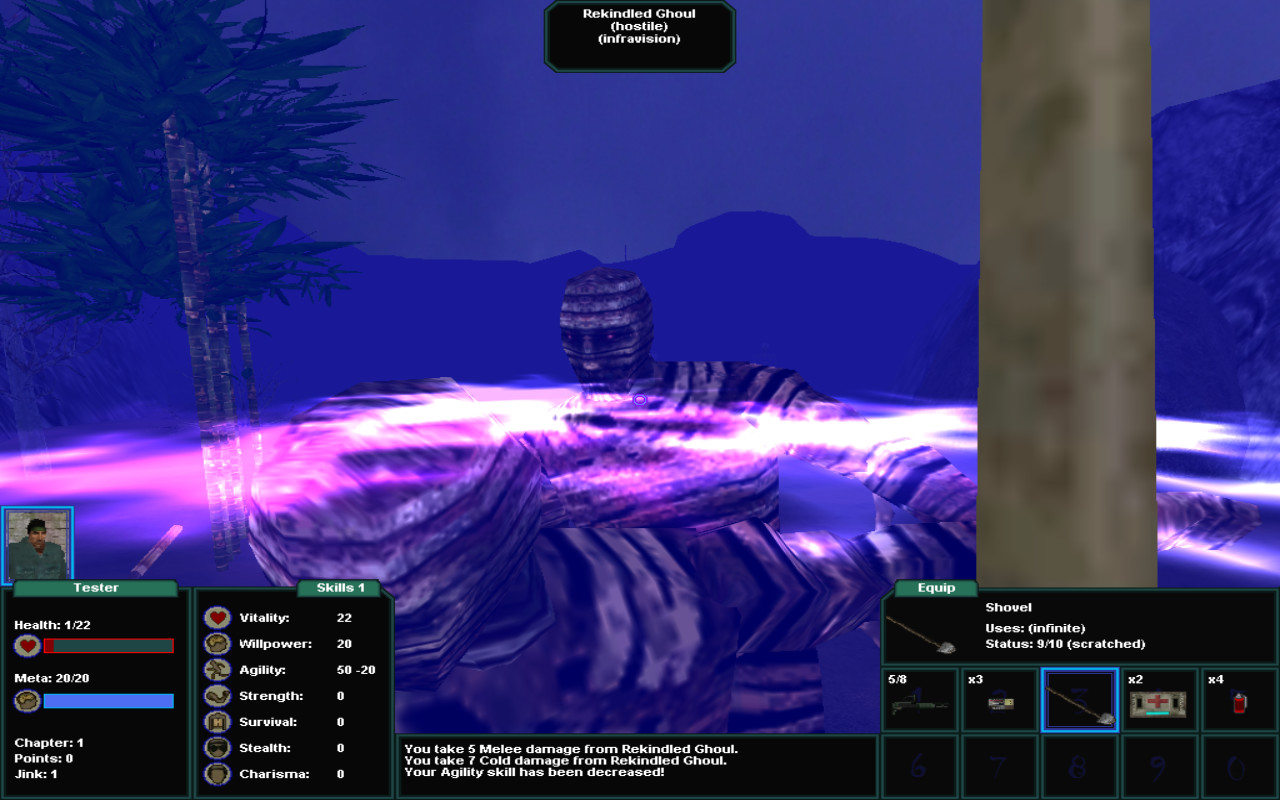
Task: Select the Tester tab
Action: click(96, 588)
